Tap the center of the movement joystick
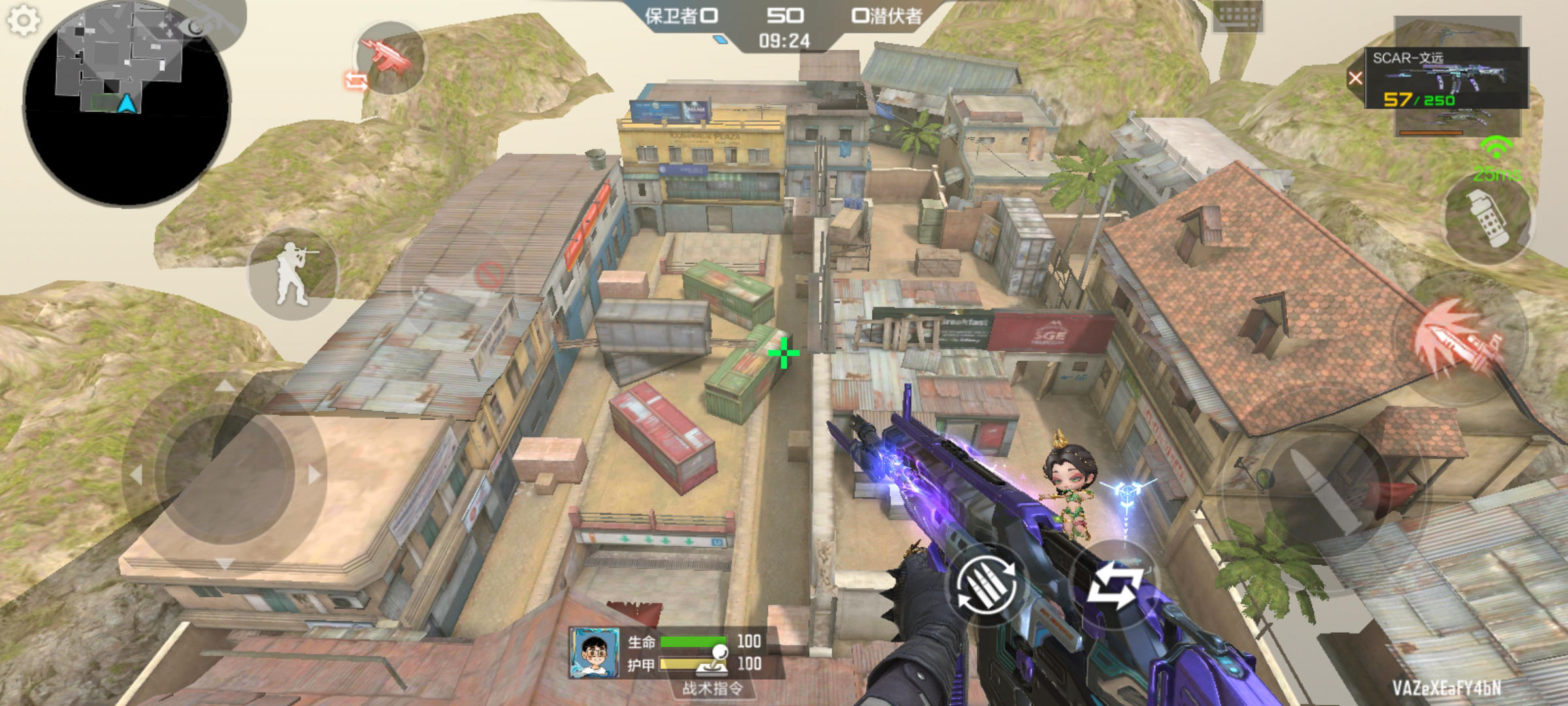This screenshot has width=1568, height=706. pyautogui.click(x=225, y=475)
